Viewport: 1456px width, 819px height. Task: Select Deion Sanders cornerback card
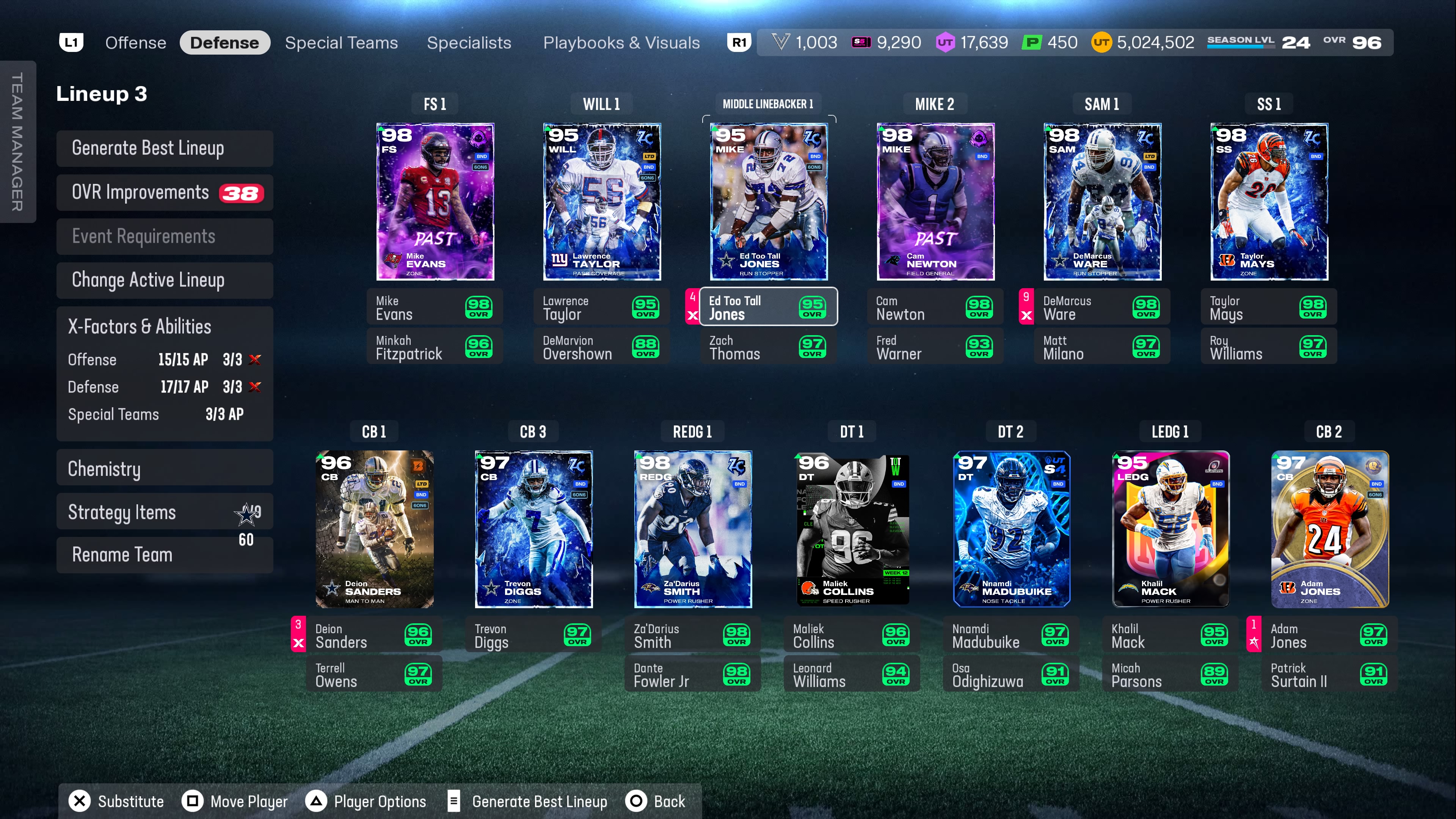pyautogui.click(x=374, y=529)
